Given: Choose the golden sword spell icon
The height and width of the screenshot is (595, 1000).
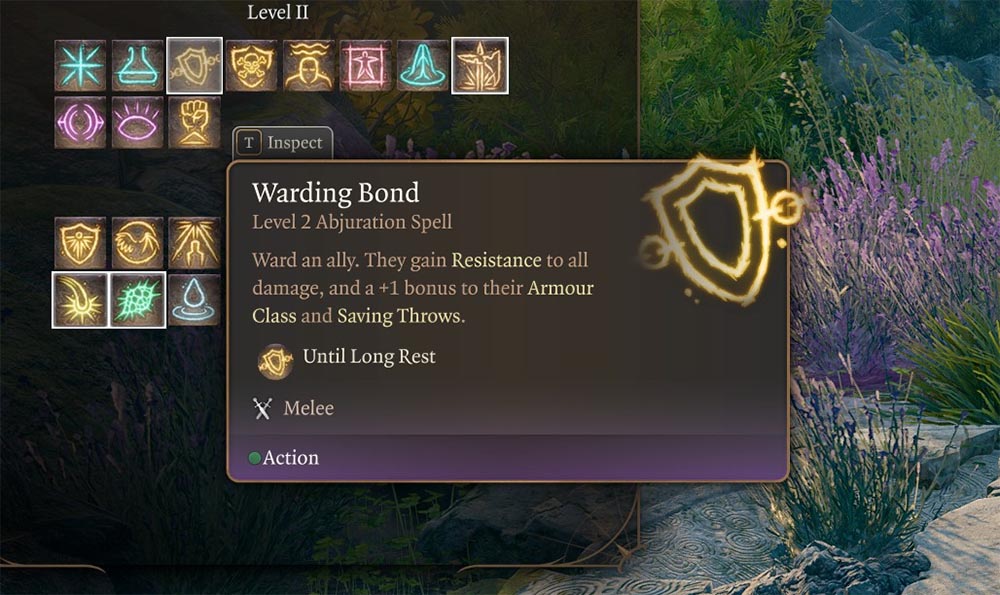Looking at the screenshot, I should coord(480,65).
